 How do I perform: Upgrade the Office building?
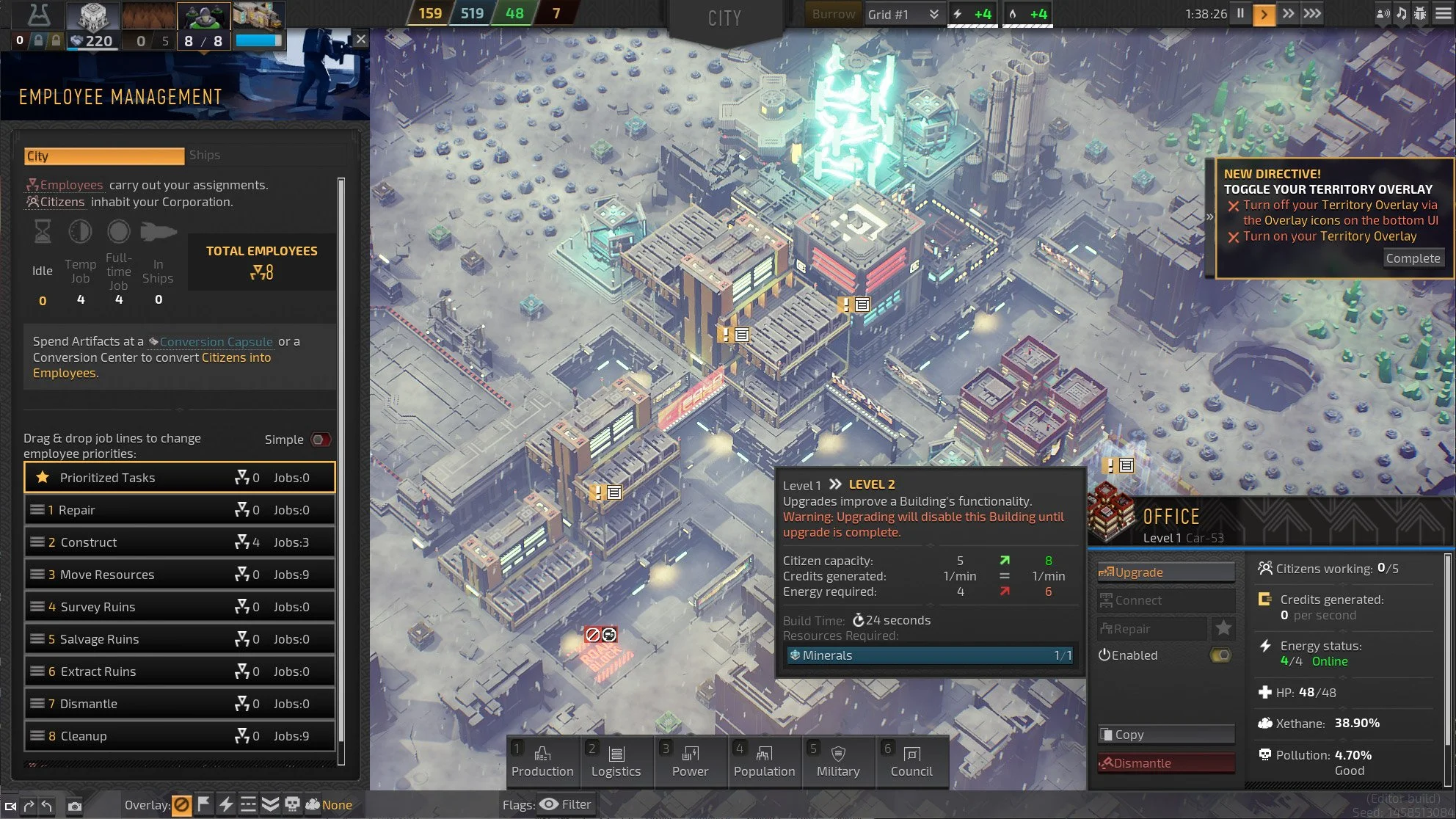point(1165,572)
